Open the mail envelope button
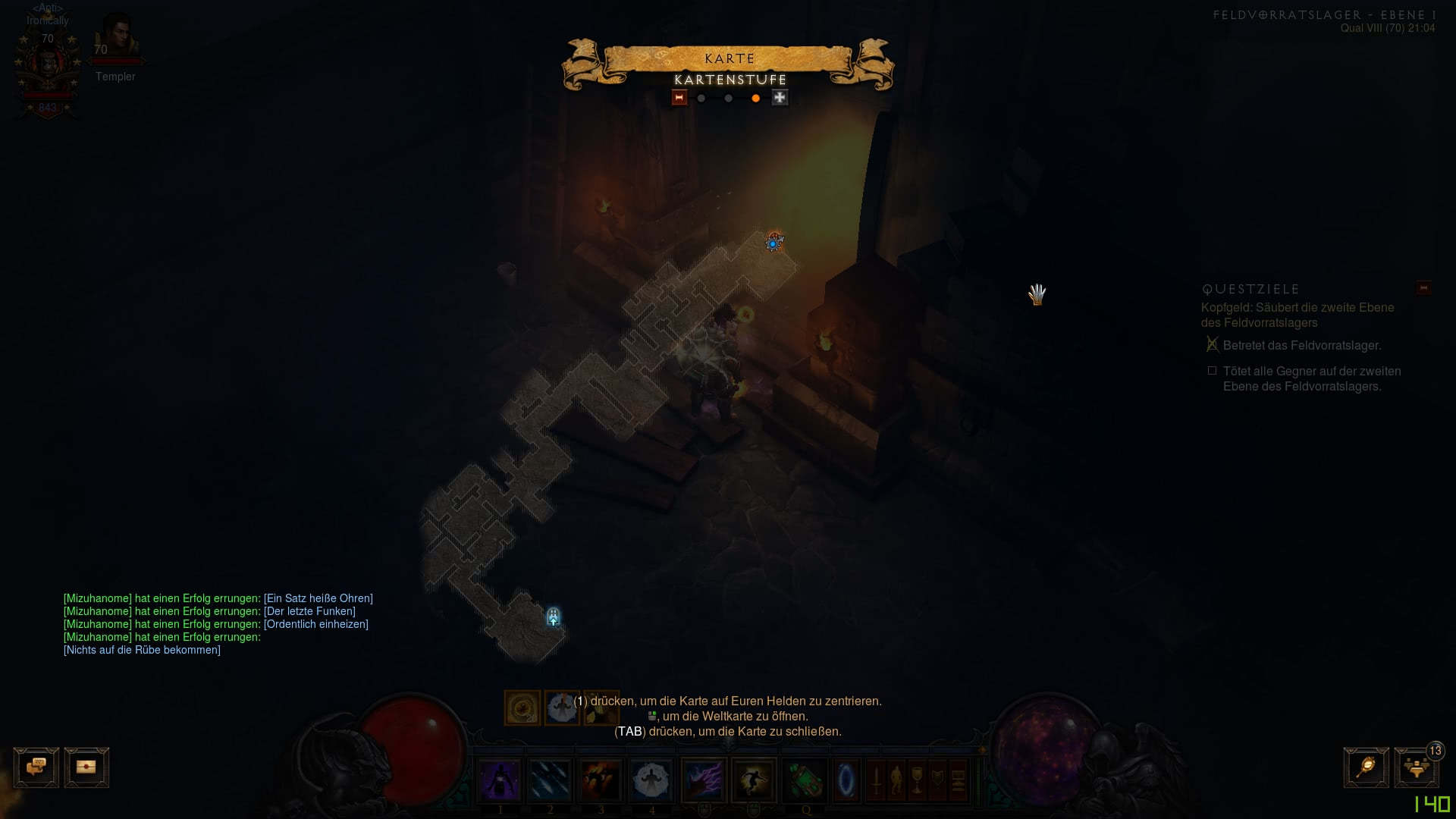This screenshot has width=1456, height=819. click(x=86, y=767)
